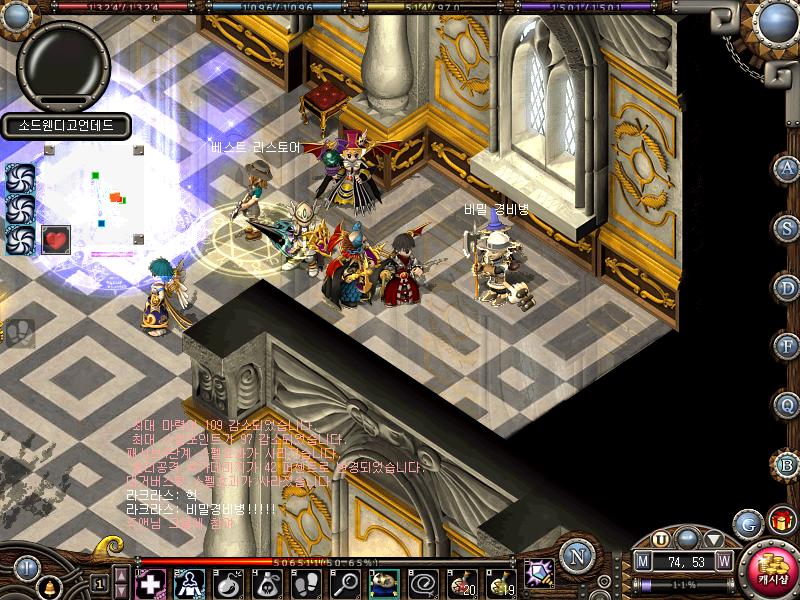This screenshot has width=800, height=600.
Task: Click the S side menu button
Action: pyautogui.click(x=787, y=228)
